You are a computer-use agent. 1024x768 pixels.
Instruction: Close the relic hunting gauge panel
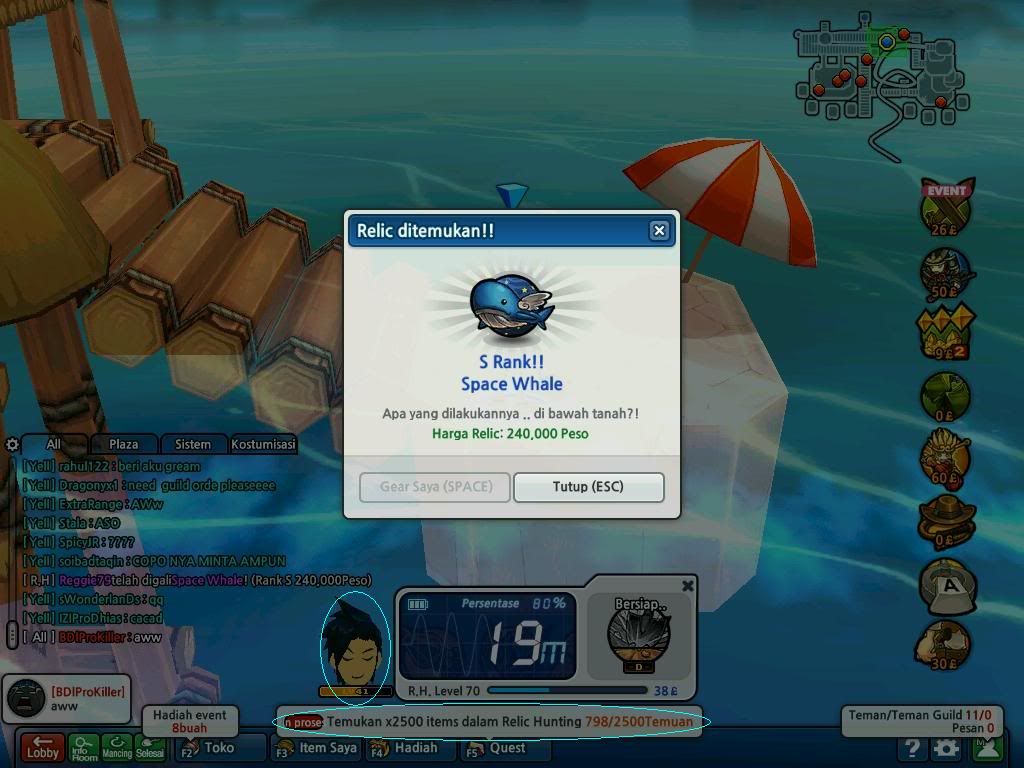687,586
